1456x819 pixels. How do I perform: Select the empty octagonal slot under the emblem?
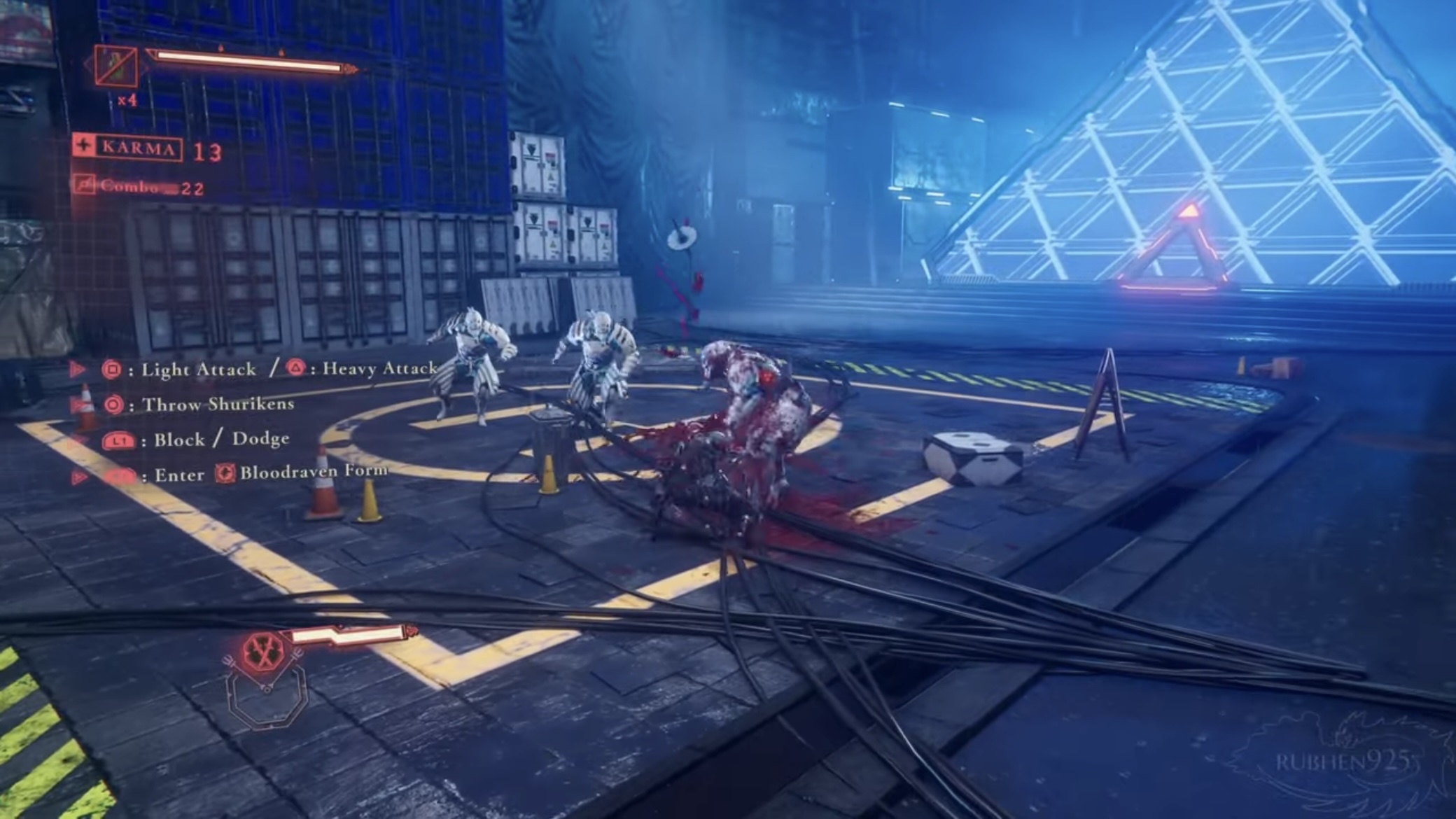tap(267, 698)
